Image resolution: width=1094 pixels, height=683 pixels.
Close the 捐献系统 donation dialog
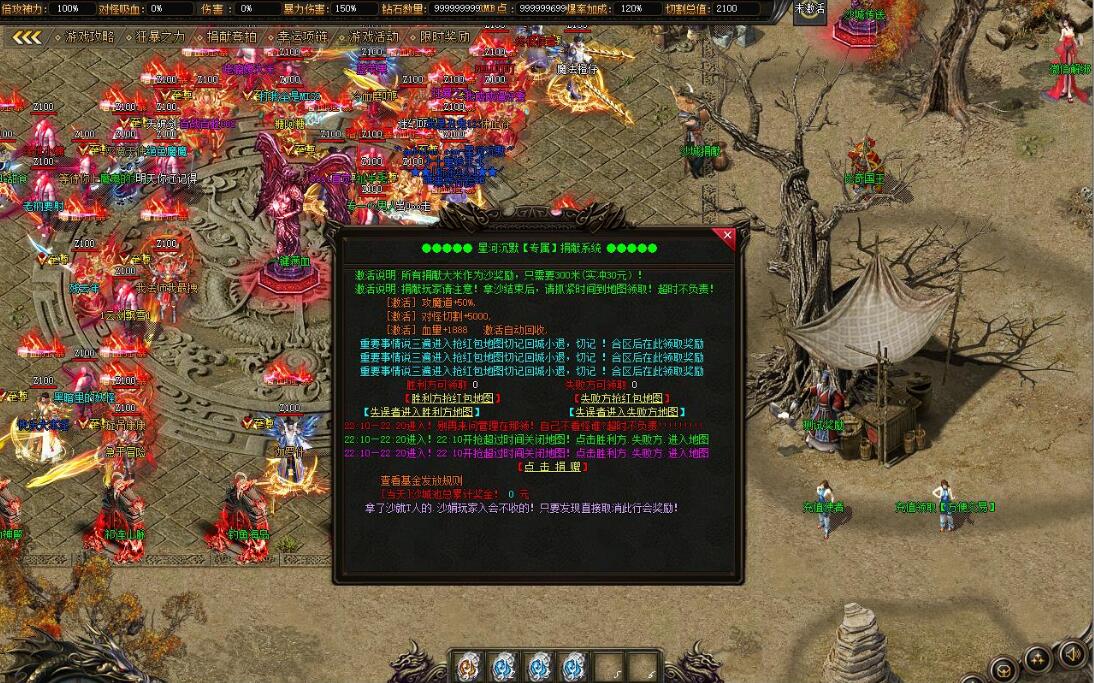[727, 236]
